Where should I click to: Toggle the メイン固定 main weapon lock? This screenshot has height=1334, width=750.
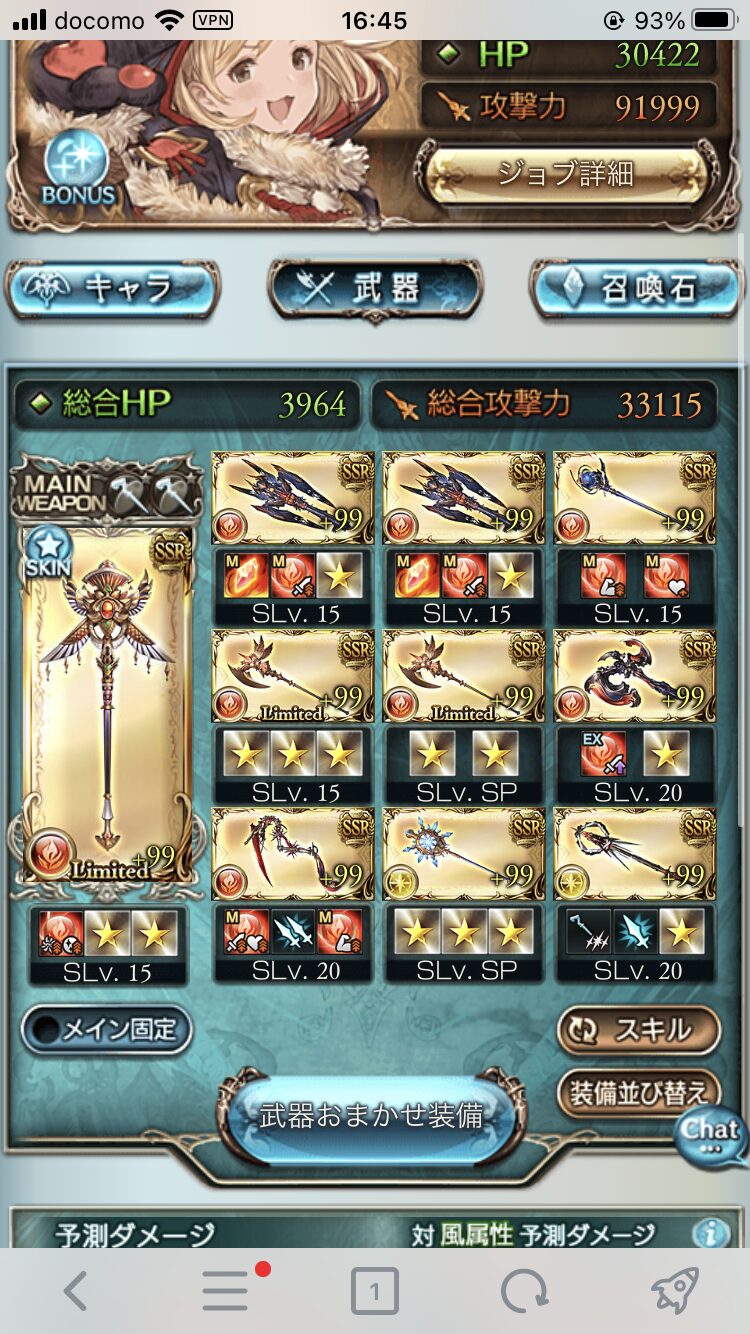[106, 1030]
